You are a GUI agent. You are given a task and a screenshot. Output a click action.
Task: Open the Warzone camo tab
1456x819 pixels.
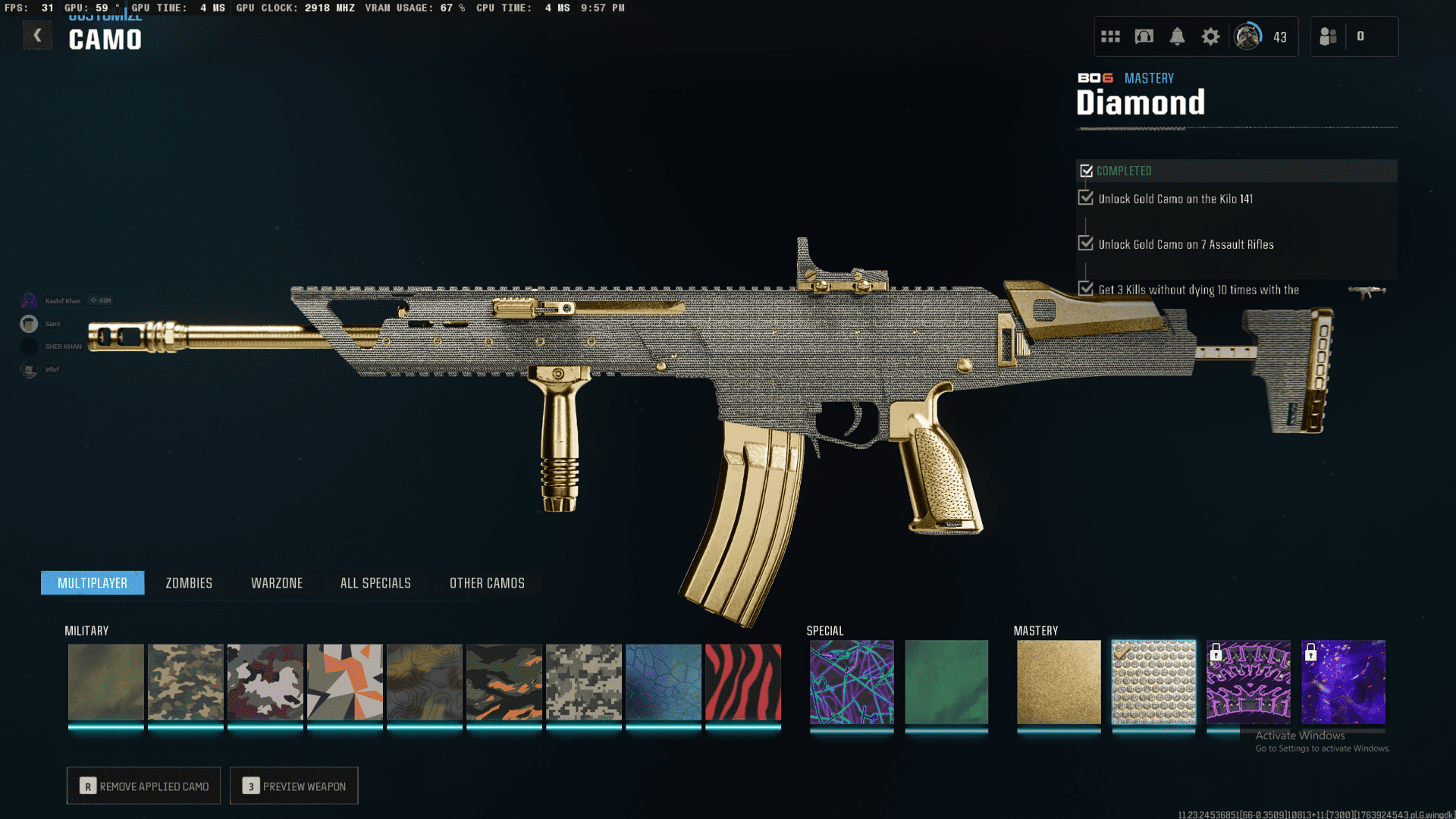pos(277,583)
